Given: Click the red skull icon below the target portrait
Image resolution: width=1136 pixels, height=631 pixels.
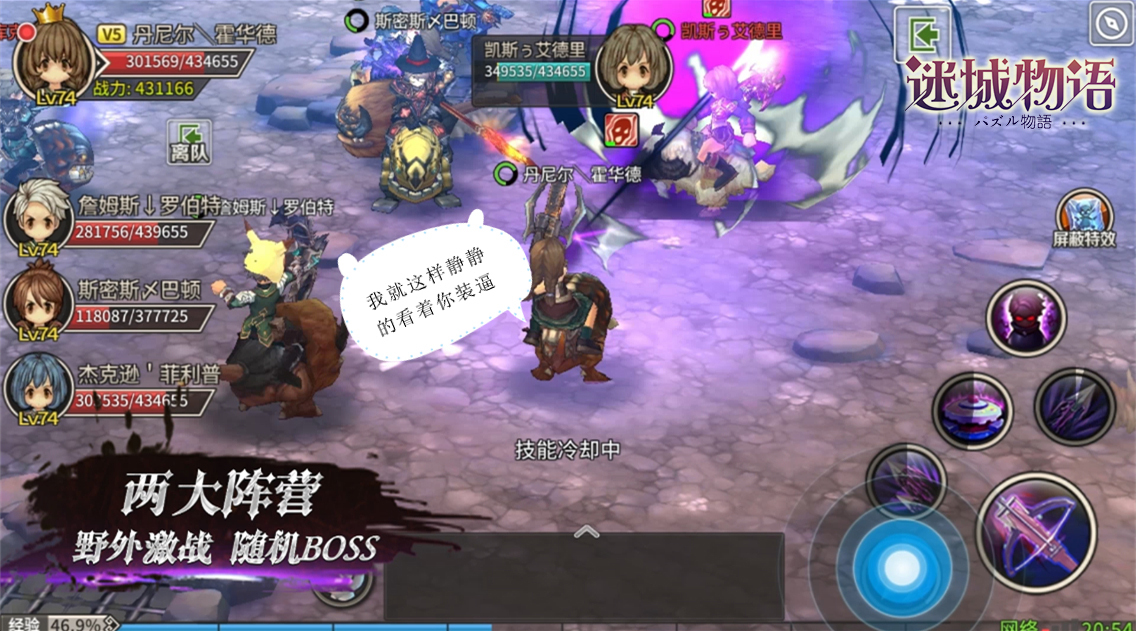Looking at the screenshot, I should point(621,130).
